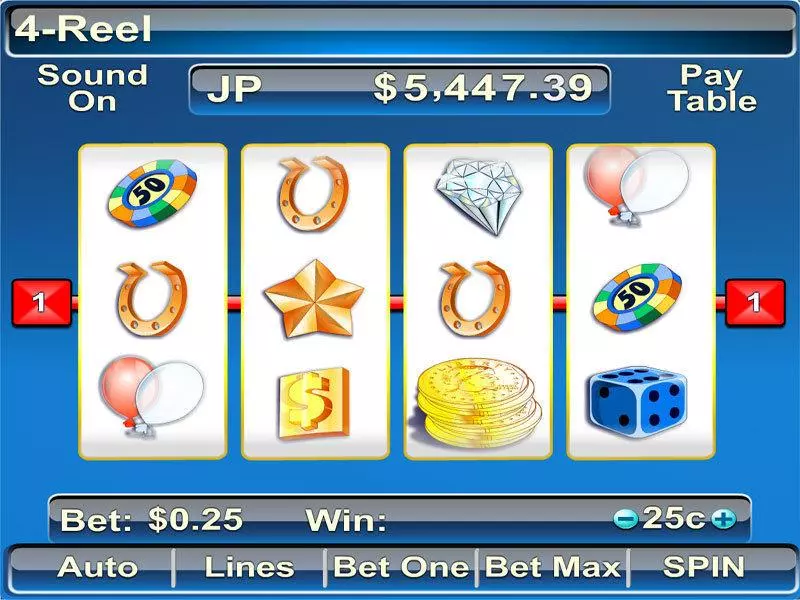Click the Bet One button
800x600 pixels.
click(x=401, y=567)
